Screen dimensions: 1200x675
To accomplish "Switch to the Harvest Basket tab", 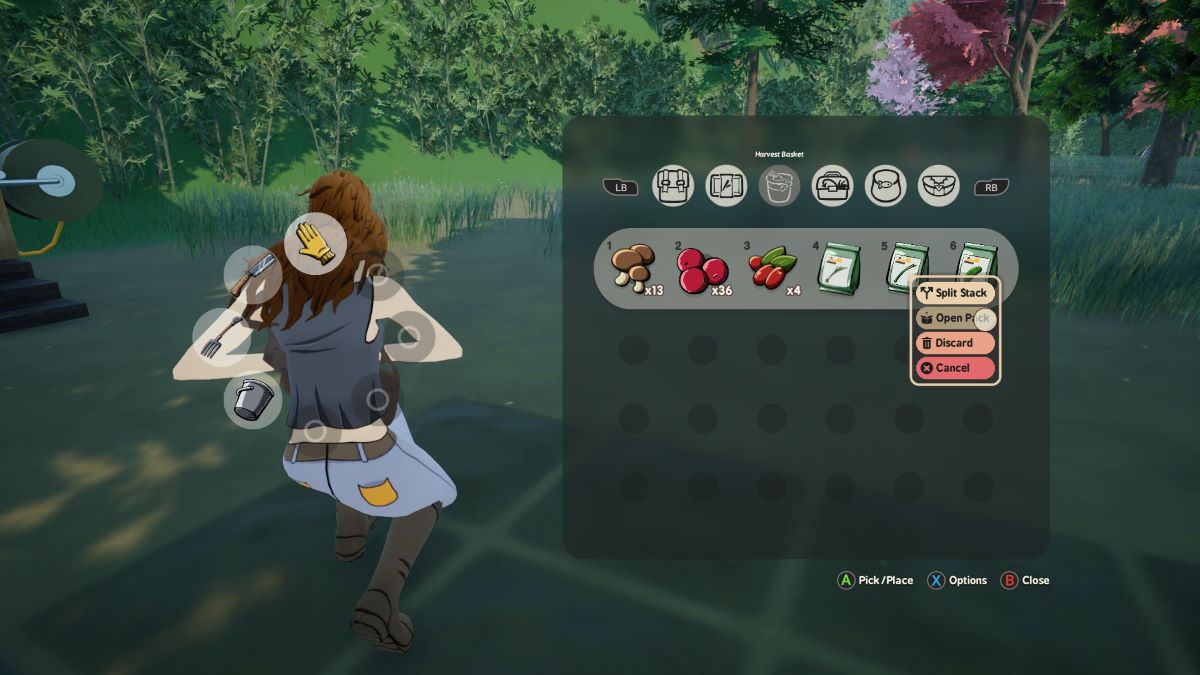I will [779, 186].
